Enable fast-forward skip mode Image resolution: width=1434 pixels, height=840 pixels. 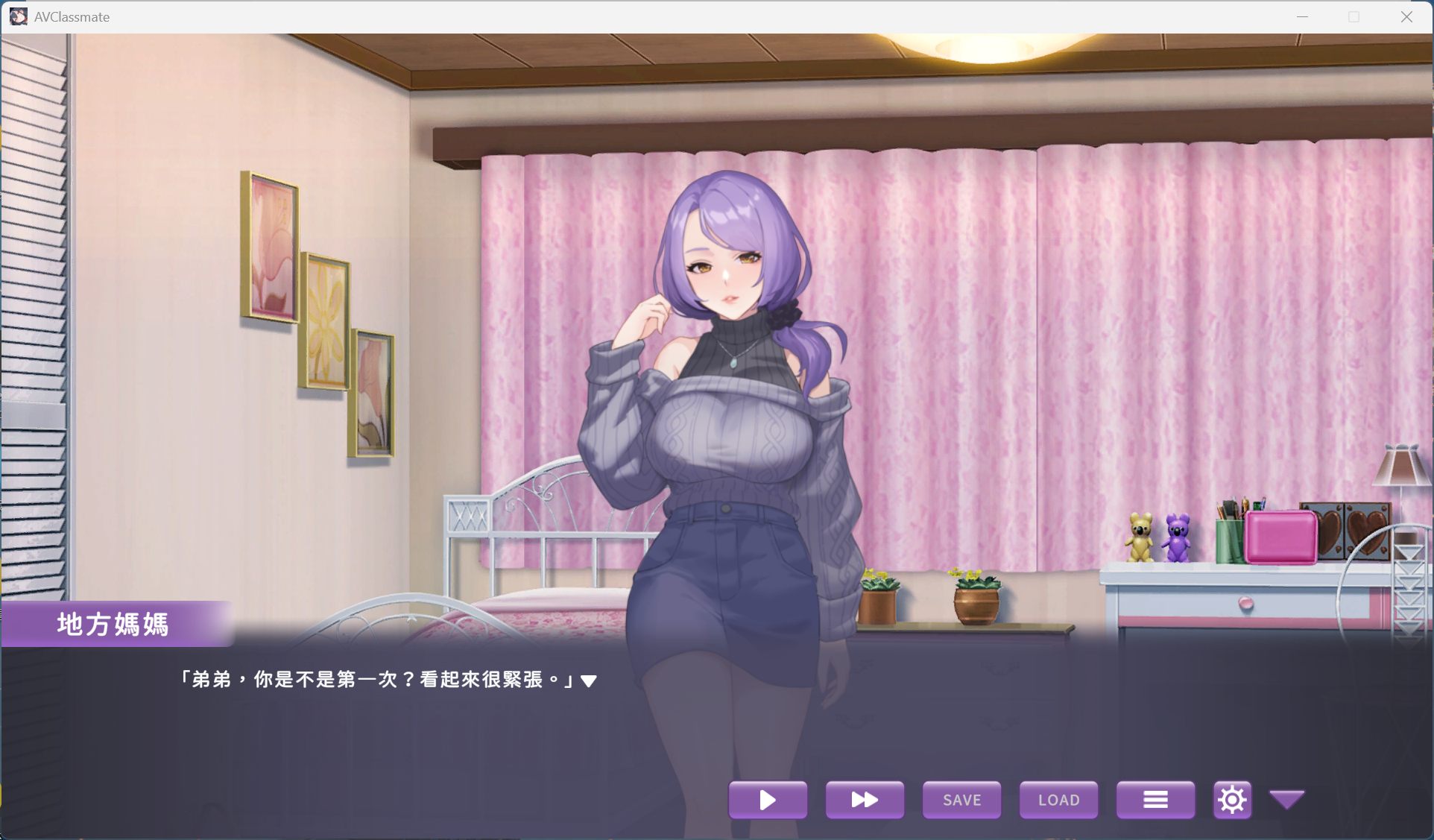click(x=865, y=800)
